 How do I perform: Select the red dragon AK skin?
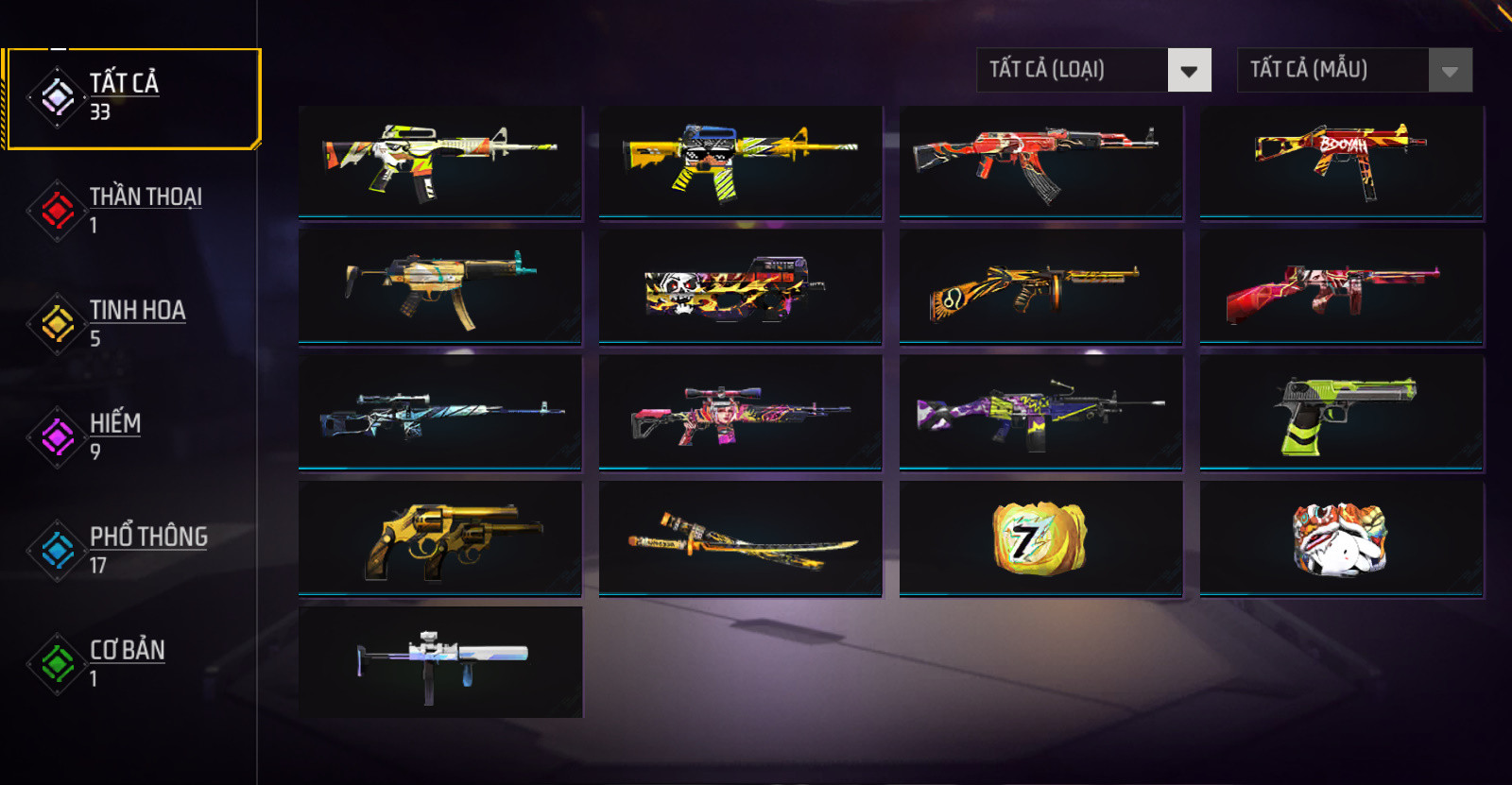pos(1040,162)
